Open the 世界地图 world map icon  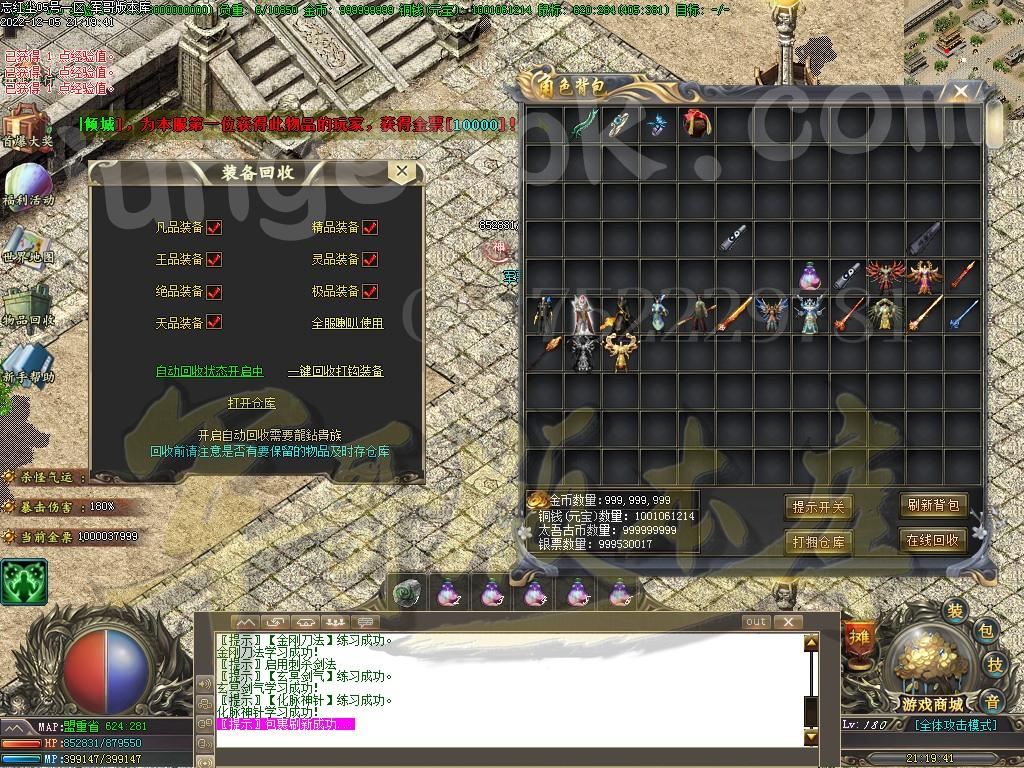click(27, 242)
